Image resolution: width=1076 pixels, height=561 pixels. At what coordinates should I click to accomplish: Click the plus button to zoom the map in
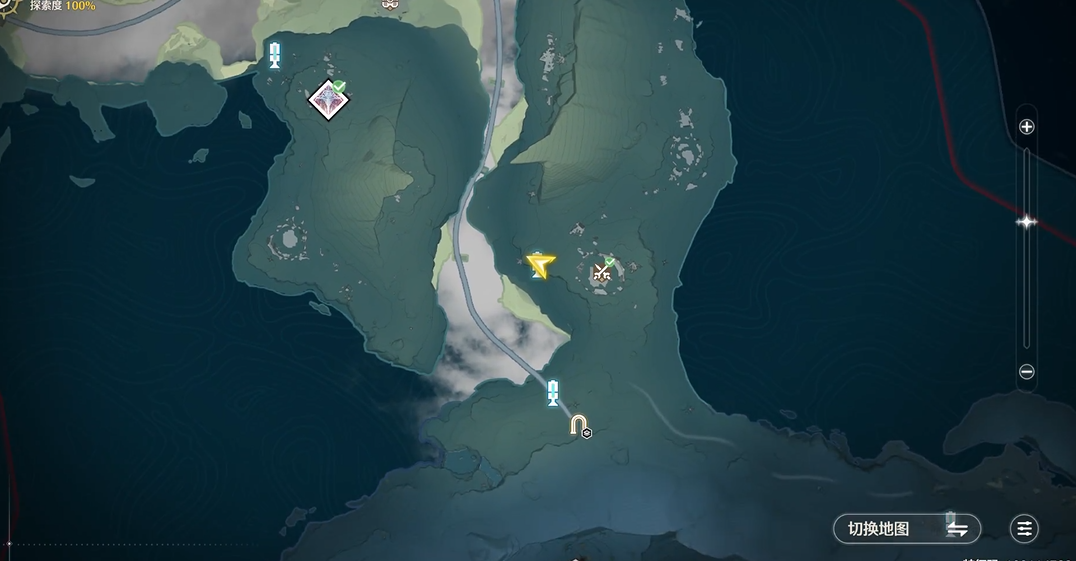point(1026,127)
